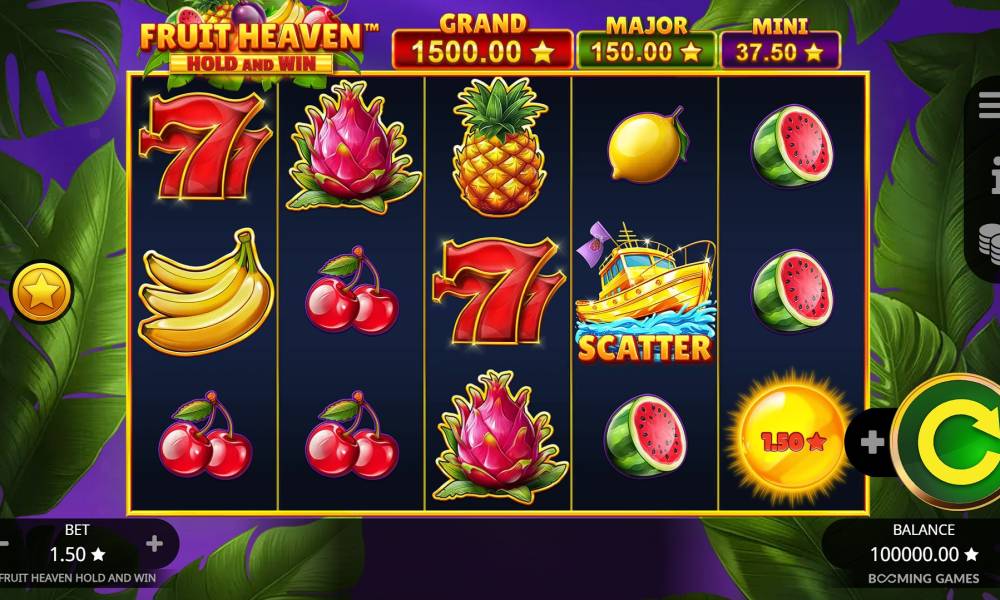Increase the bet with the plus stepper
The image size is (1000, 600).
pyautogui.click(x=154, y=544)
